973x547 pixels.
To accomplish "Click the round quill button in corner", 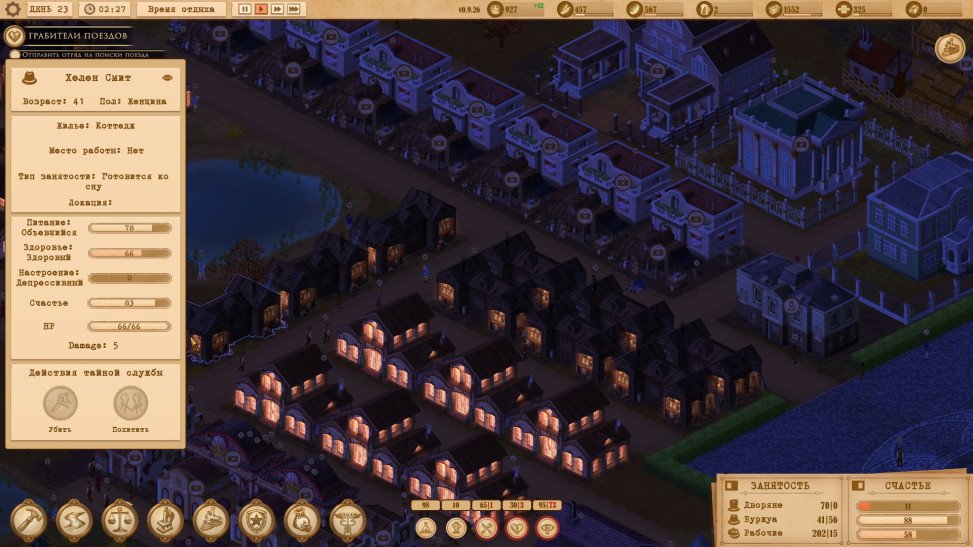I will (x=949, y=48).
